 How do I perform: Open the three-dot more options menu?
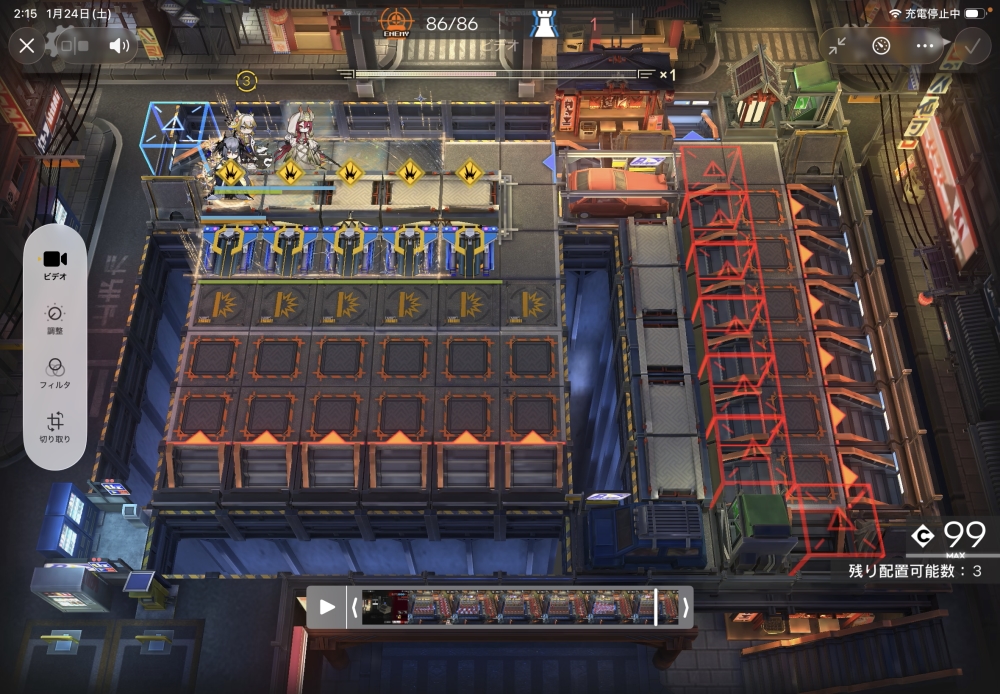click(x=925, y=46)
